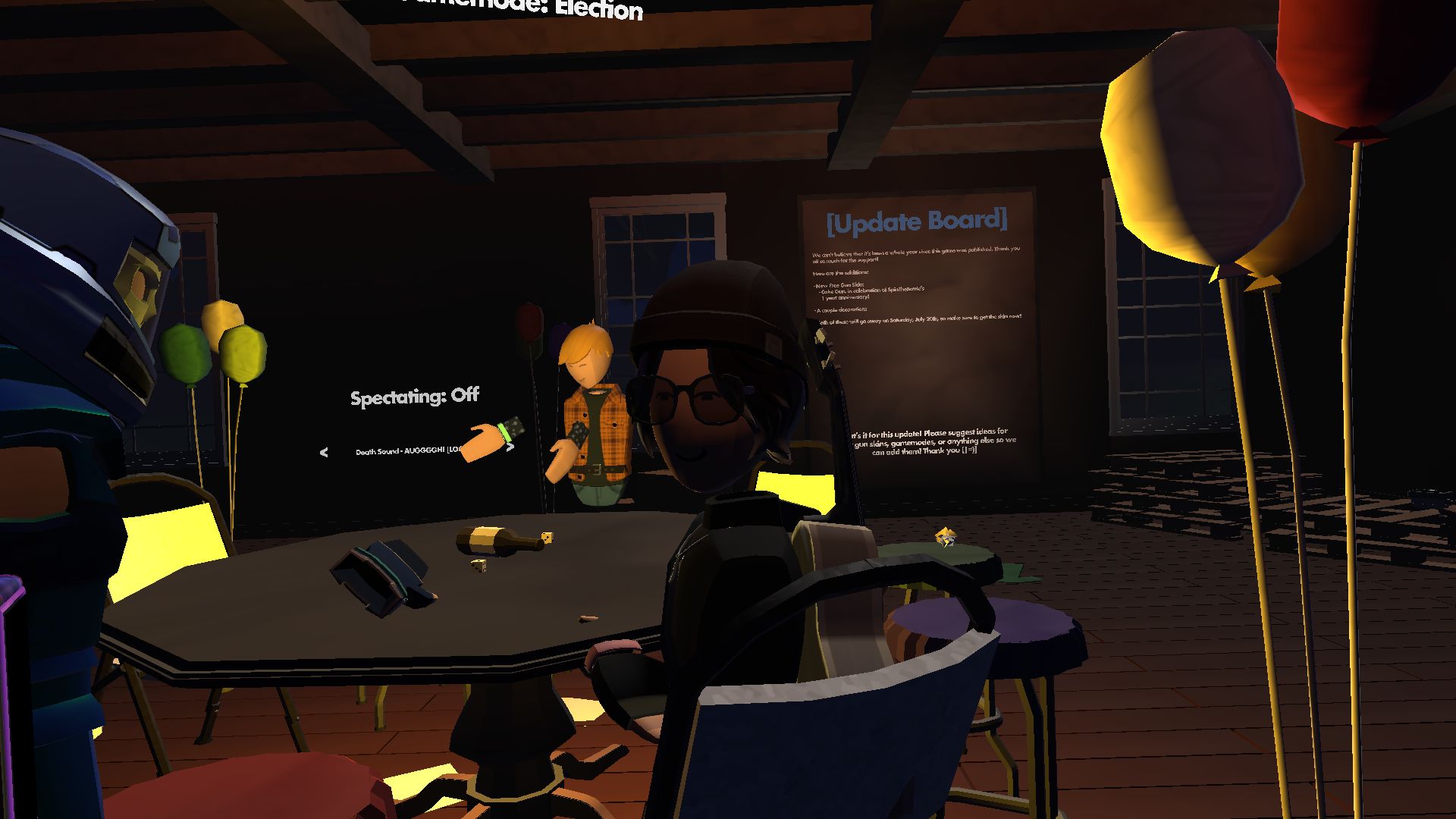Click the Death Sound - AUGGGGH! label
Screen dimensions: 1456x819
pyautogui.click(x=409, y=453)
